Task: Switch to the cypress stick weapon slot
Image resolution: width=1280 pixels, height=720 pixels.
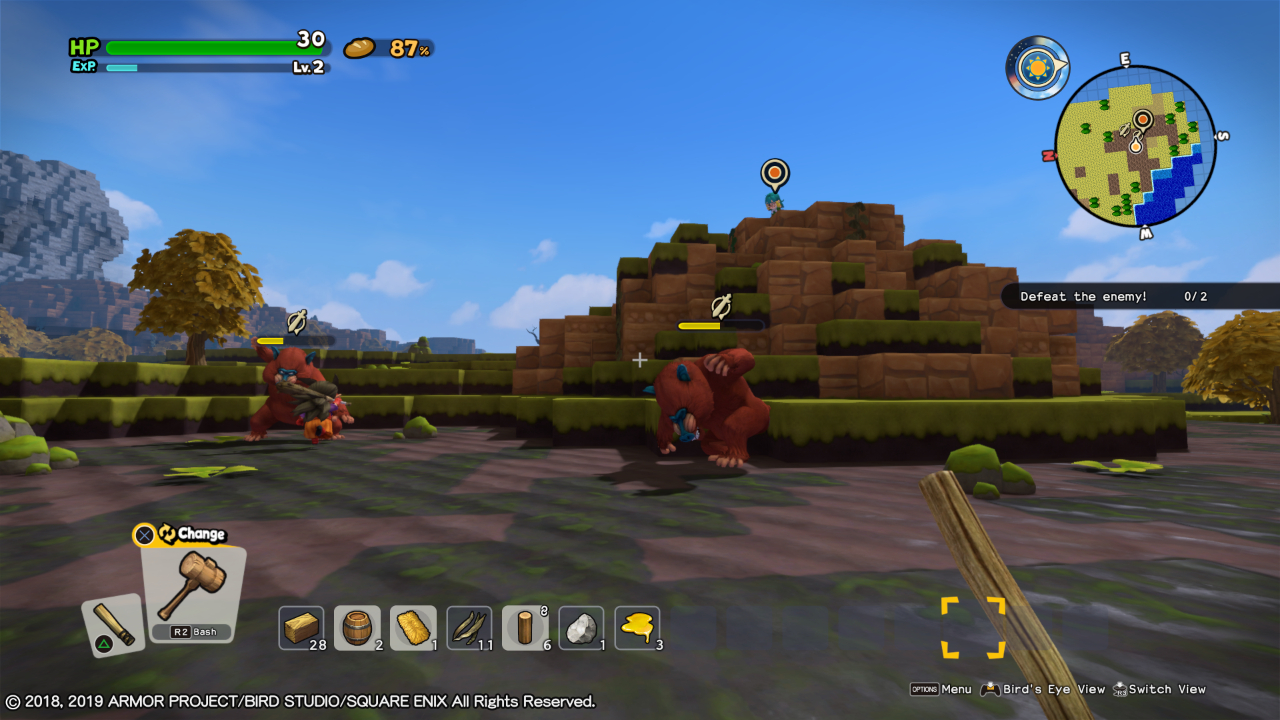Action: click(x=112, y=625)
